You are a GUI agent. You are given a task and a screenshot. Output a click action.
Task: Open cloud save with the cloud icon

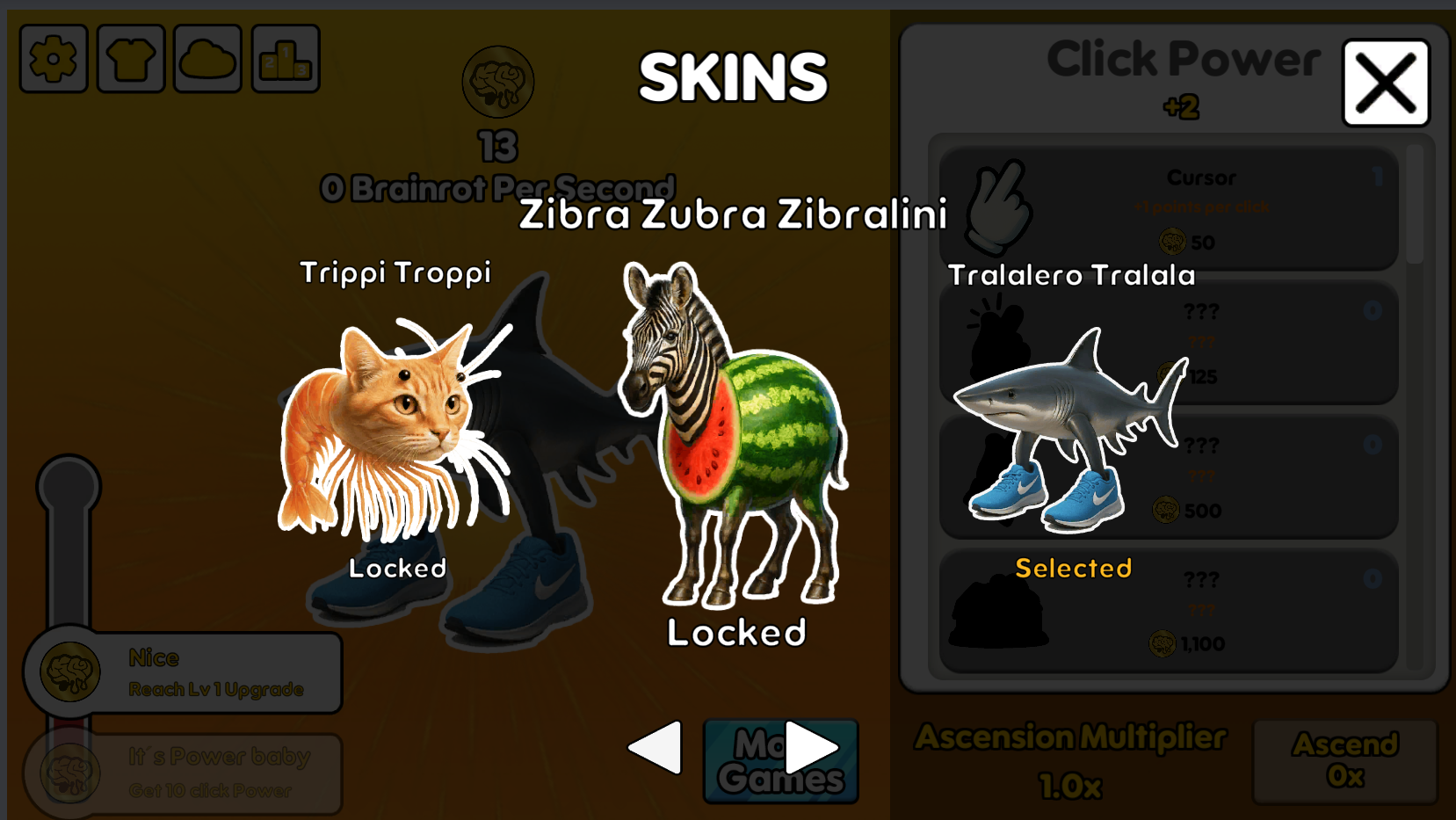(206, 58)
